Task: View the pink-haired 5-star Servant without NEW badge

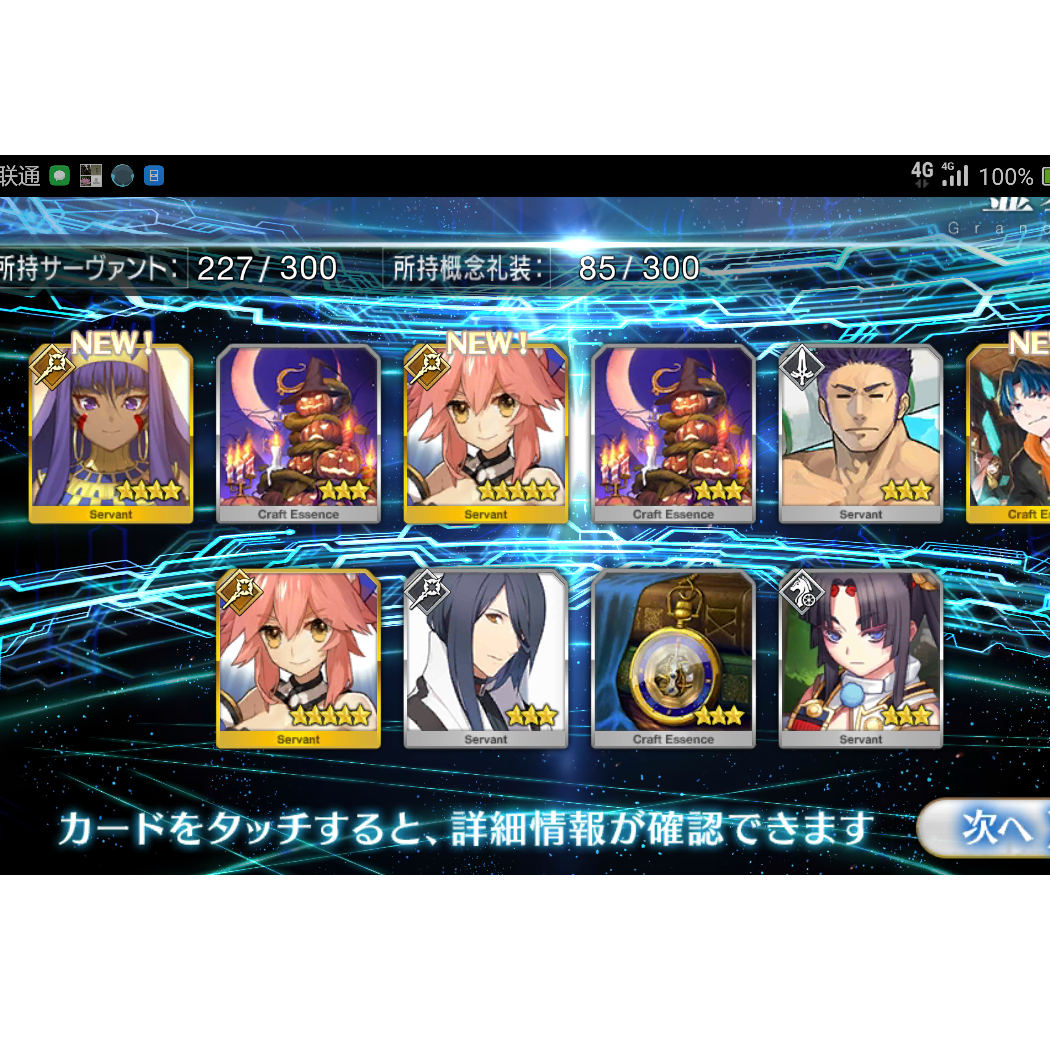Action: (298, 658)
